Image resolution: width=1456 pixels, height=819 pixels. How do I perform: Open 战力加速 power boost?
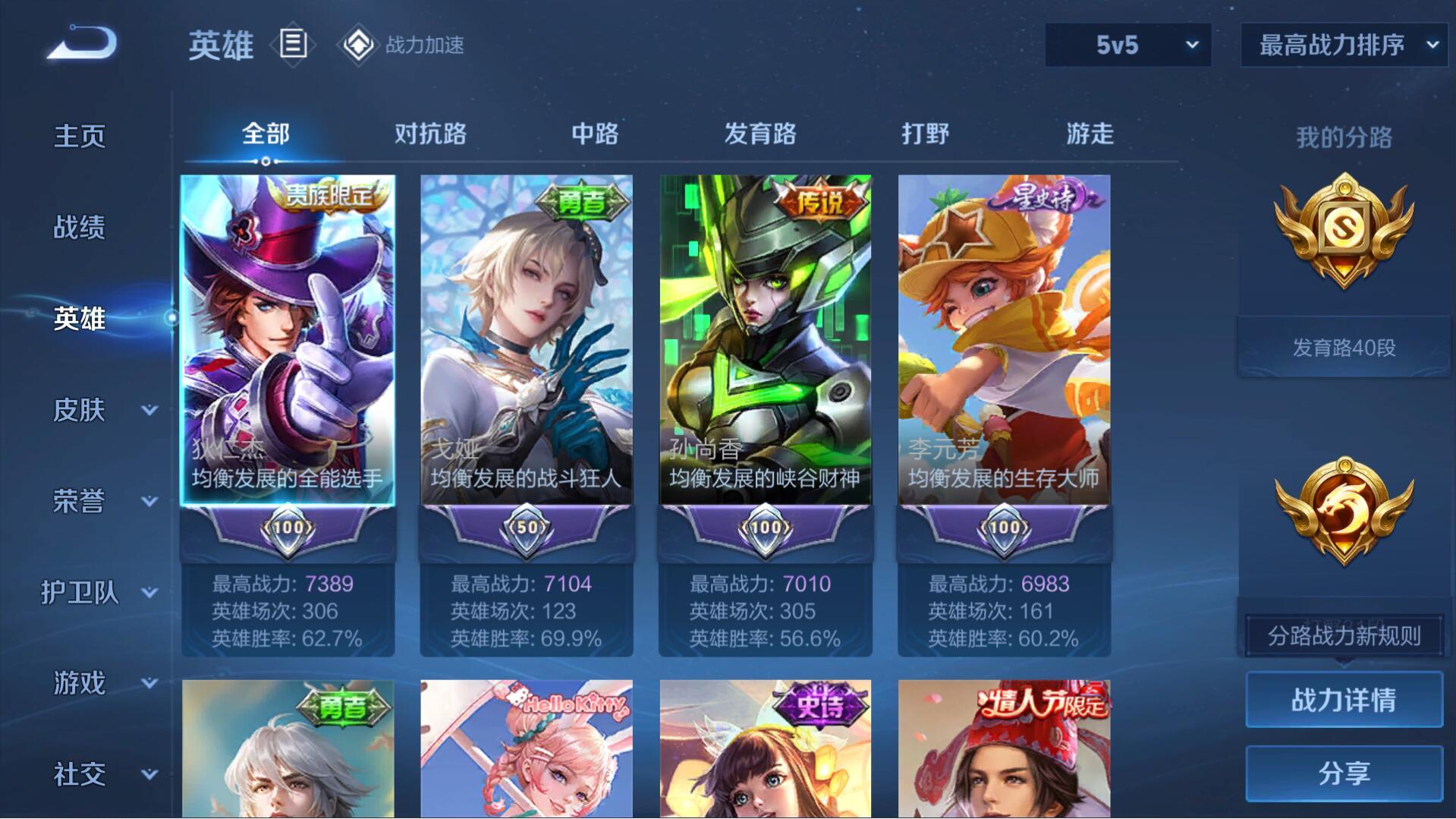coord(402,45)
